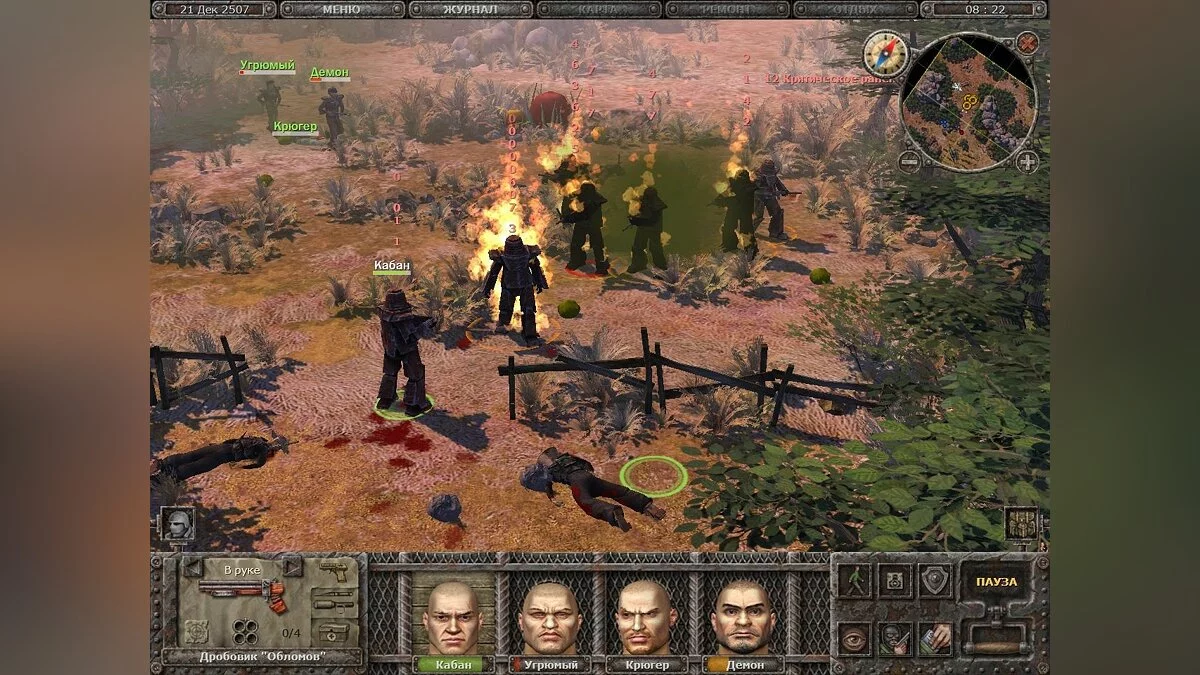Select Демон's portrait

click(x=741, y=616)
